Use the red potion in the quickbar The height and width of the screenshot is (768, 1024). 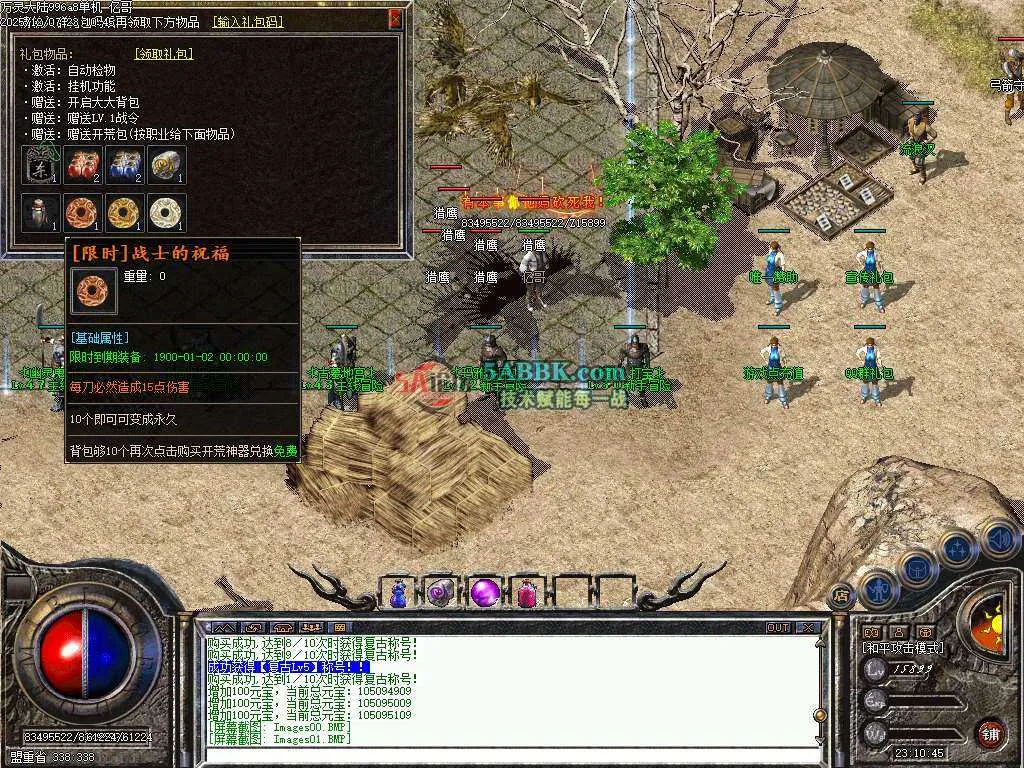pyautogui.click(x=527, y=593)
